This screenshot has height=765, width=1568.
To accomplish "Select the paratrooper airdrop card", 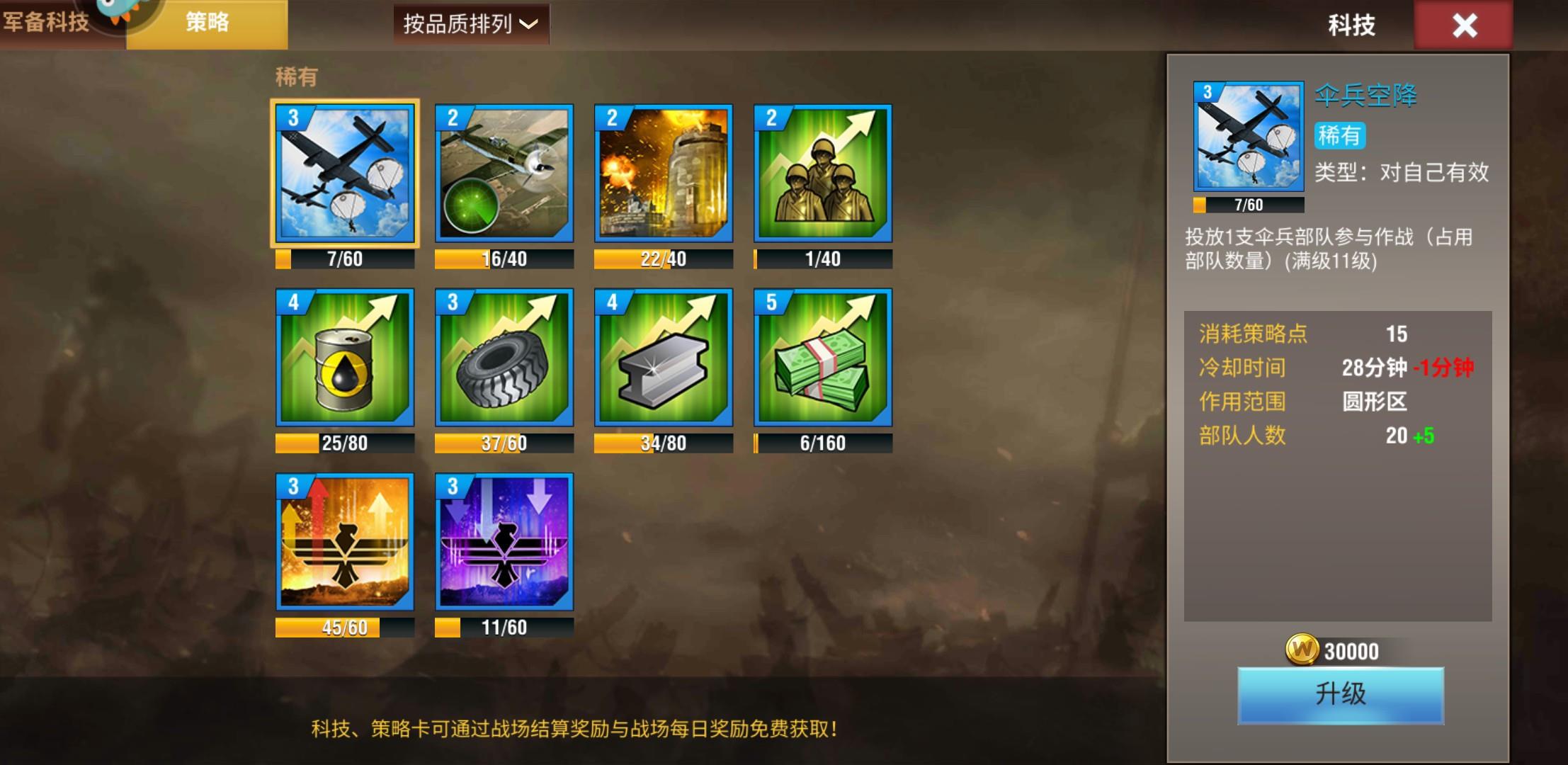I will (x=345, y=174).
